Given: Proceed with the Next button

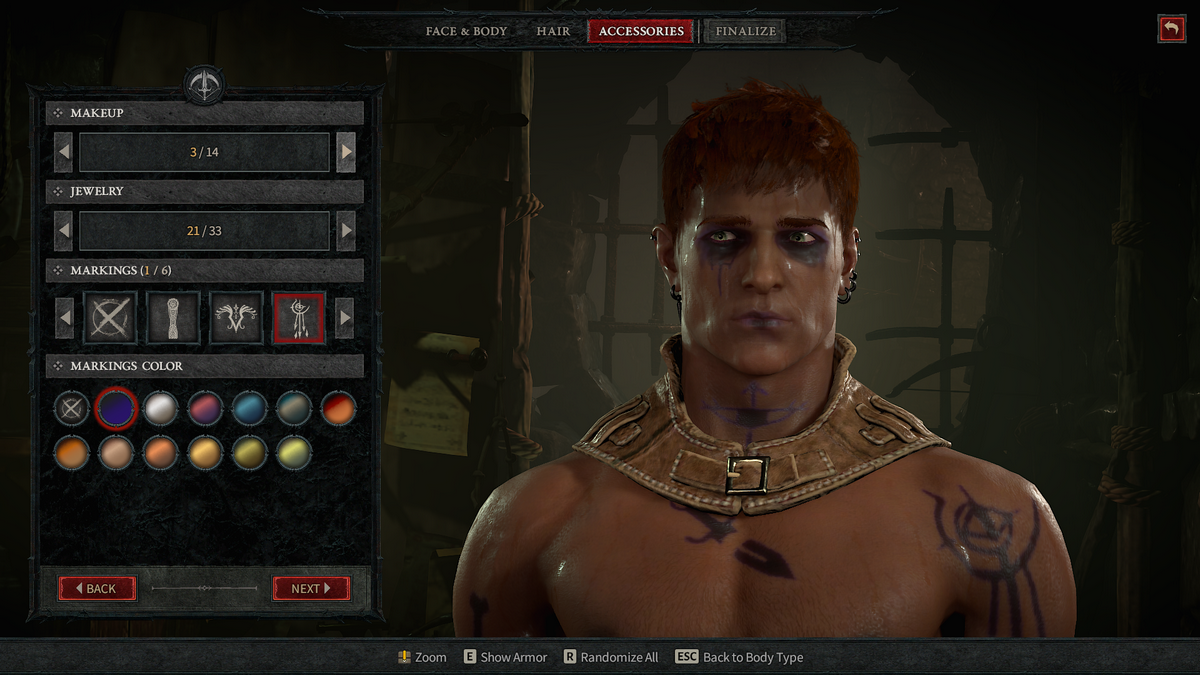Looking at the screenshot, I should 311,588.
